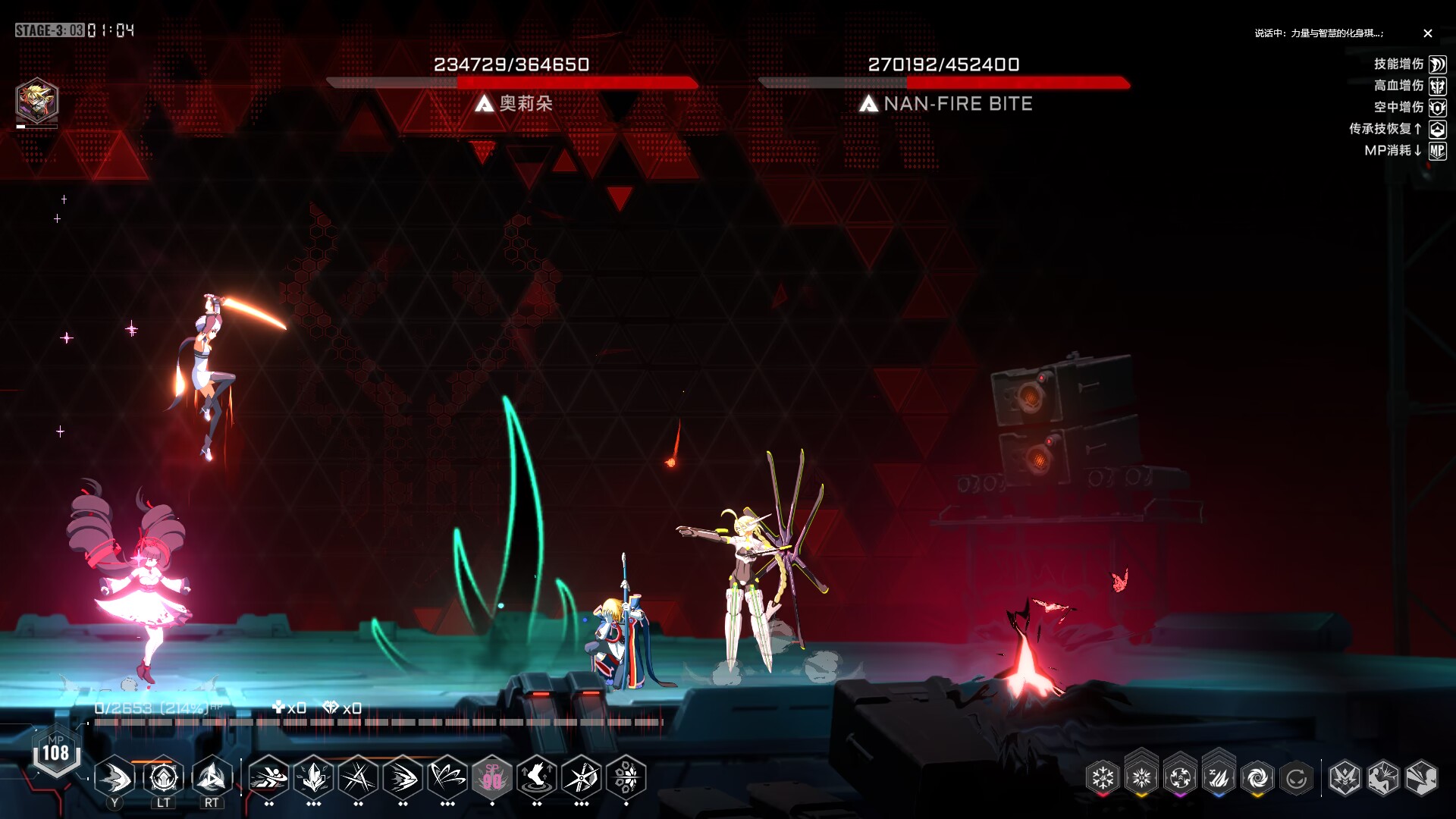Activate the rising kick boot skill
1456x819 pixels.
[x=537, y=777]
